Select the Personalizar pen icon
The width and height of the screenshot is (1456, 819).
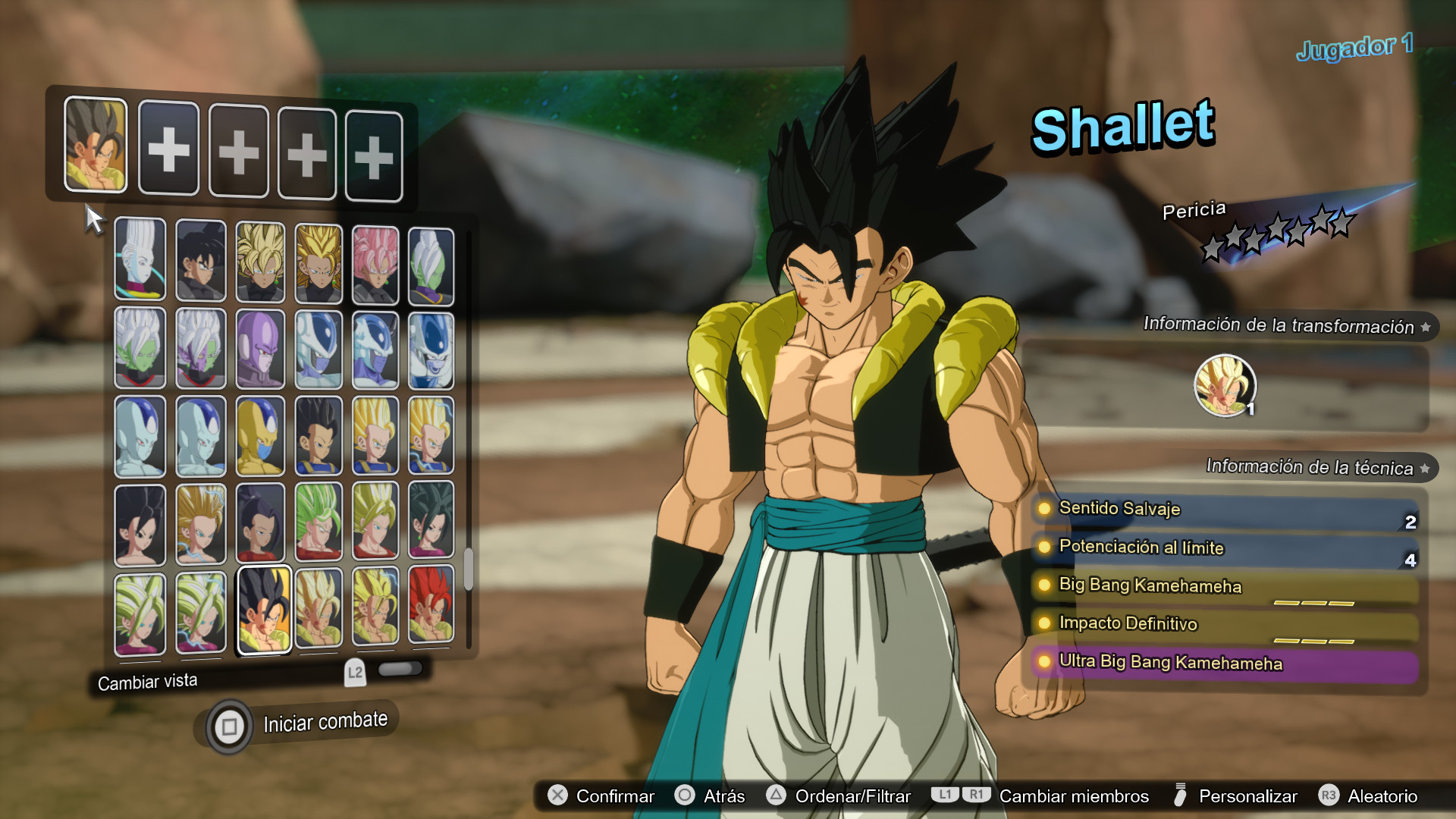coord(1180,796)
